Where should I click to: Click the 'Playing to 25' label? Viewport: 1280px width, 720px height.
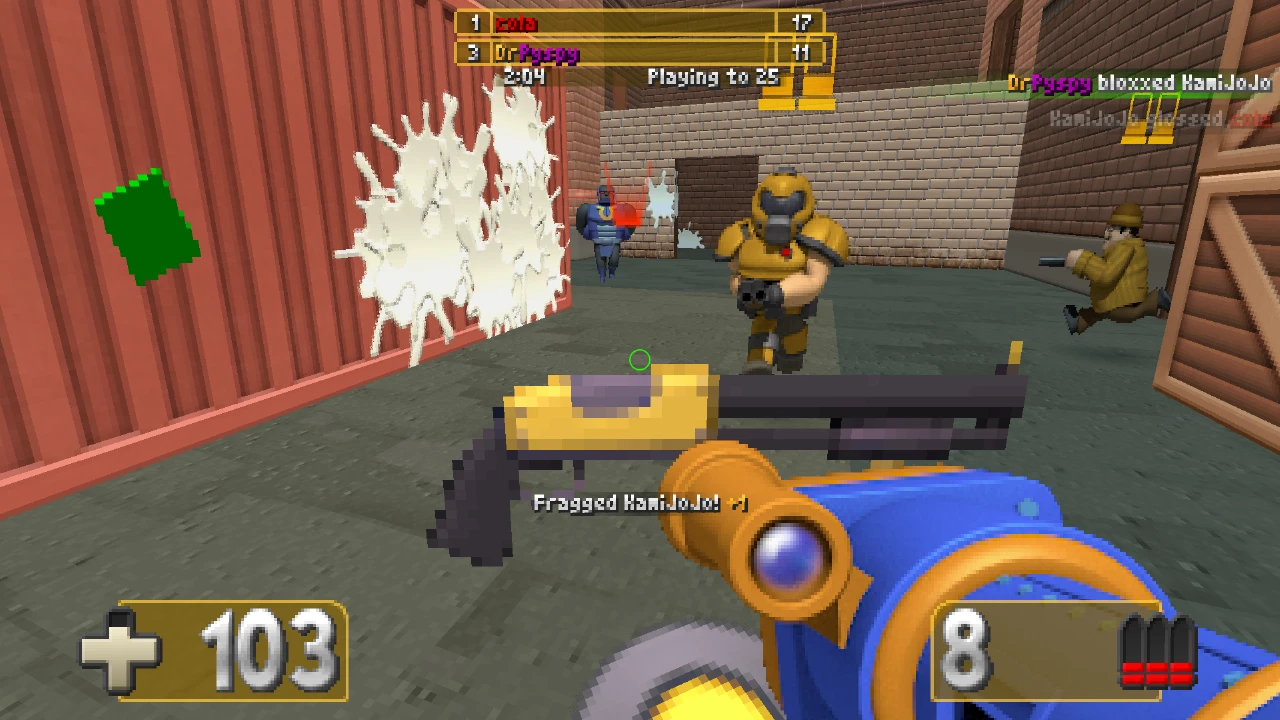[x=717, y=76]
